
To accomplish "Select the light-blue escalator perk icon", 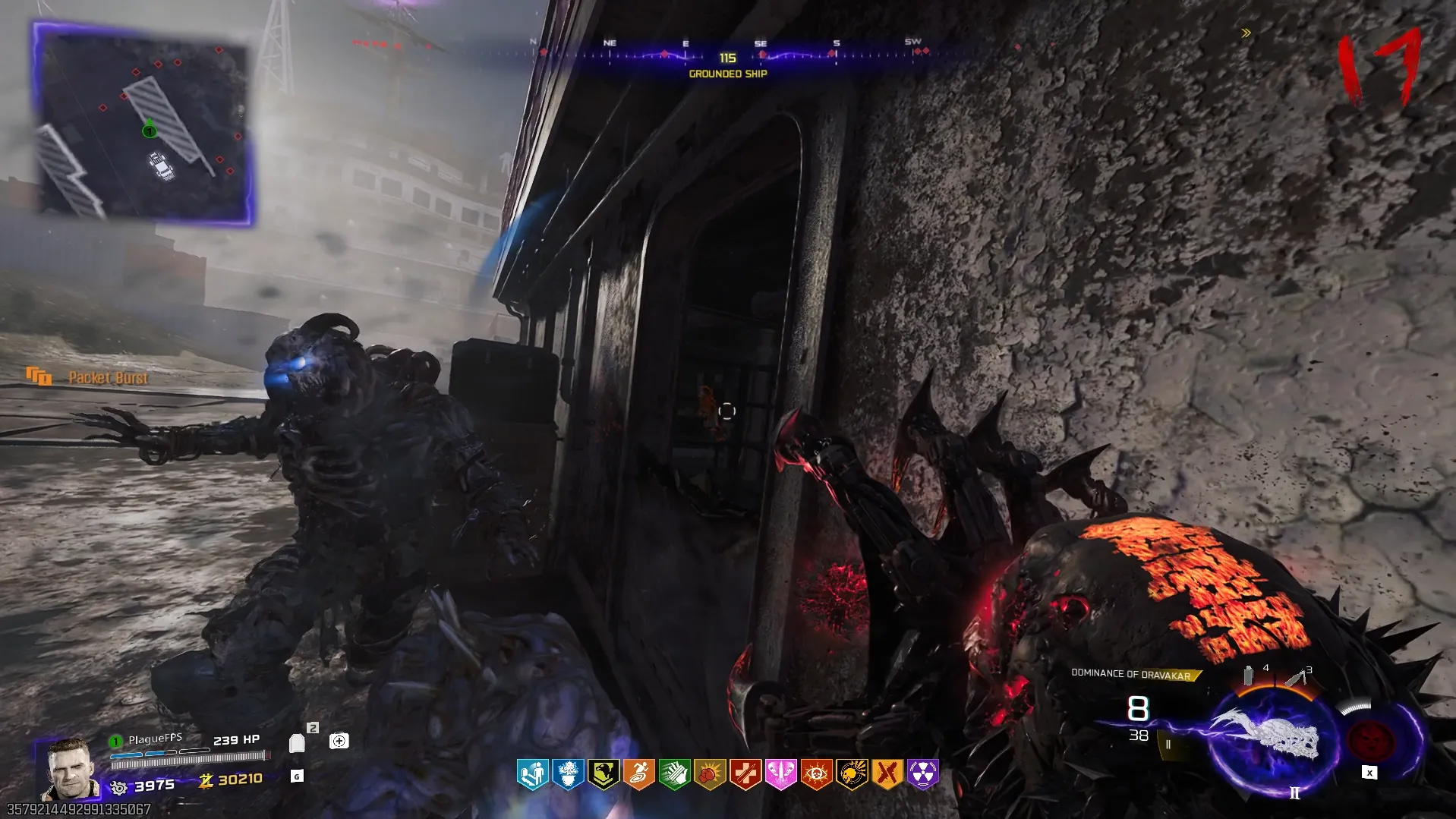I will pos(532,774).
